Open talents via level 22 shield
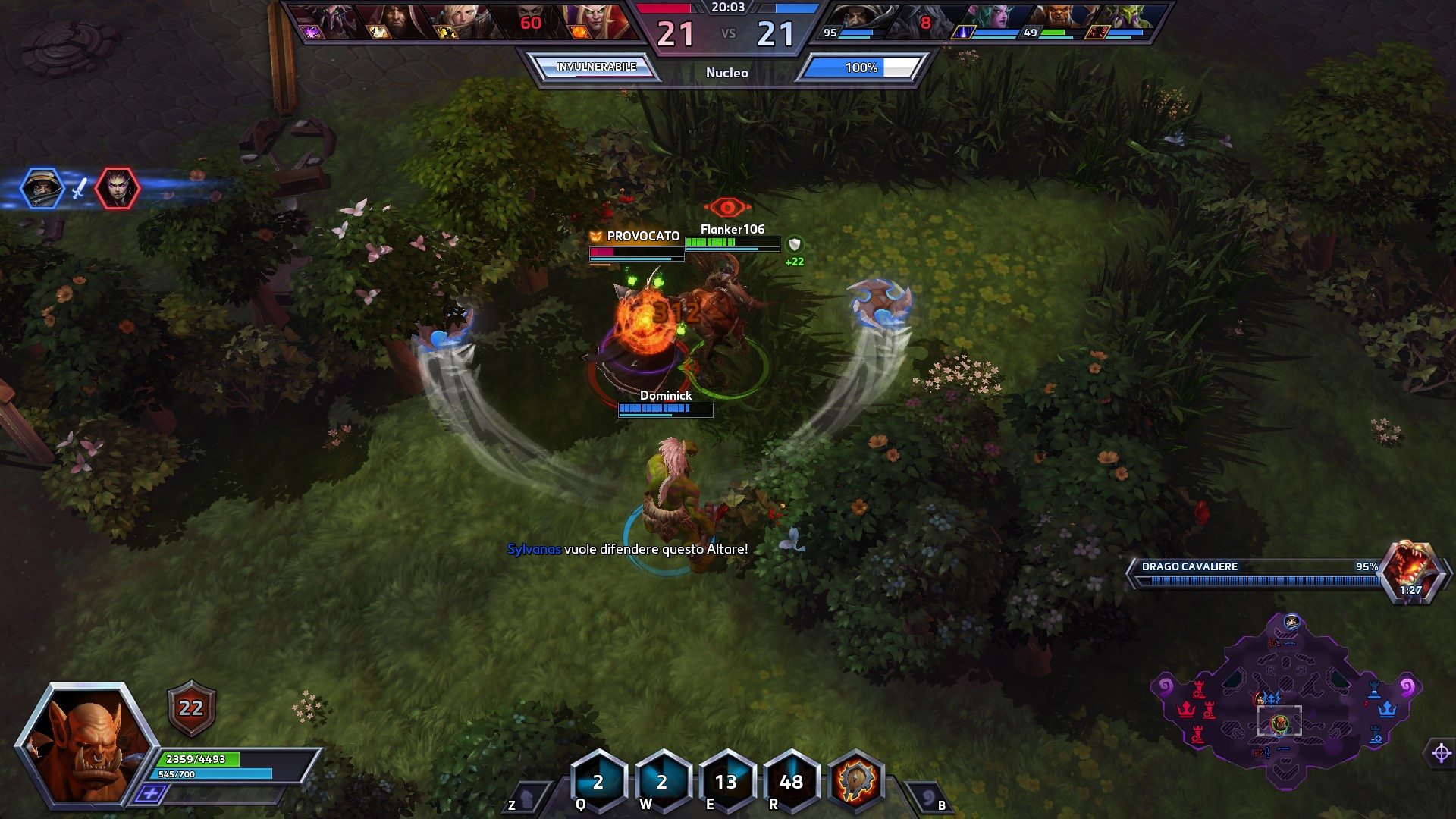 (191, 708)
